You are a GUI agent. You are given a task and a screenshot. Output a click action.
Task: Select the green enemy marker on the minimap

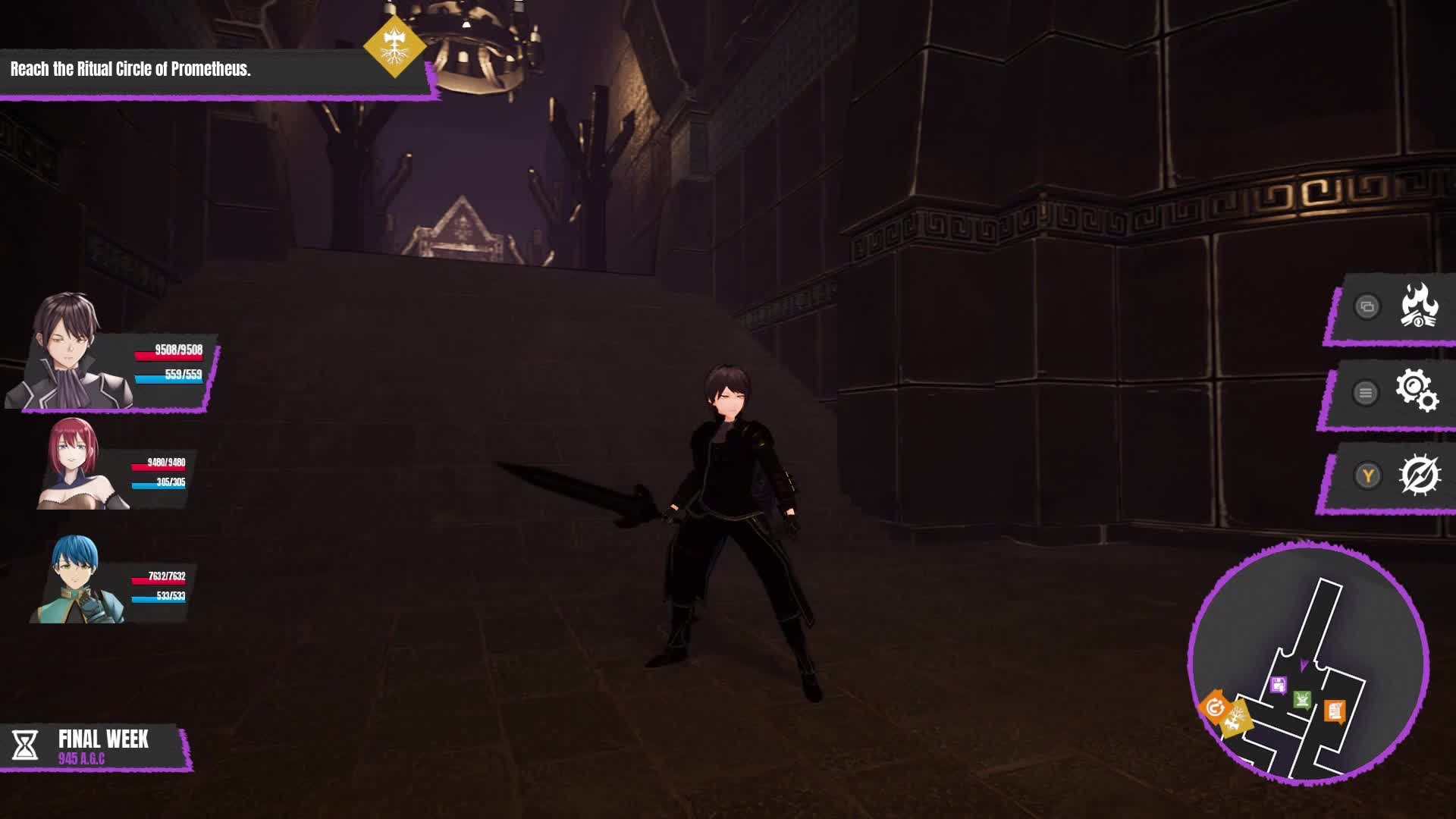1301,698
